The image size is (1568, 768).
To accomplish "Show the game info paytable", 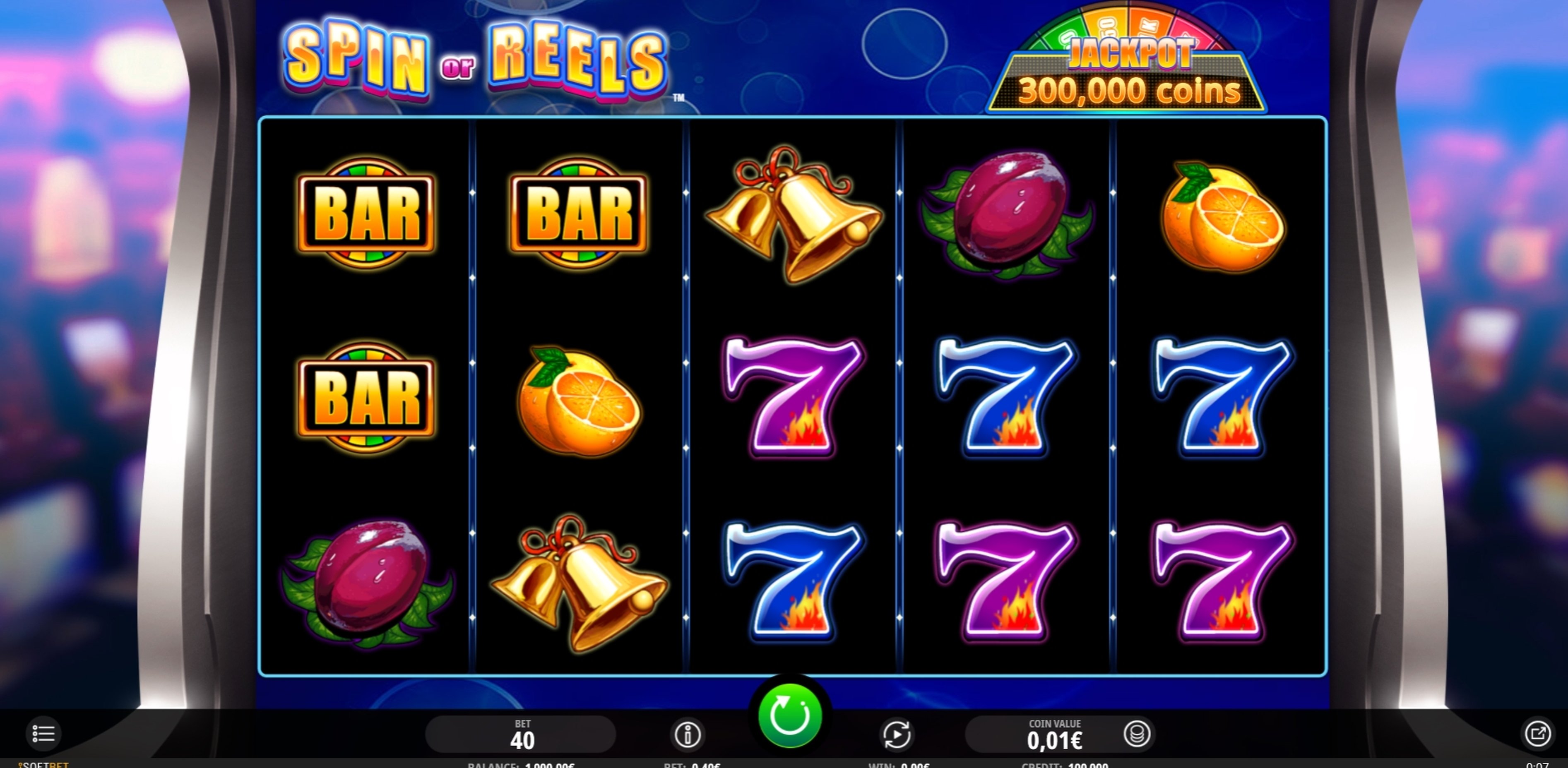I will [687, 734].
